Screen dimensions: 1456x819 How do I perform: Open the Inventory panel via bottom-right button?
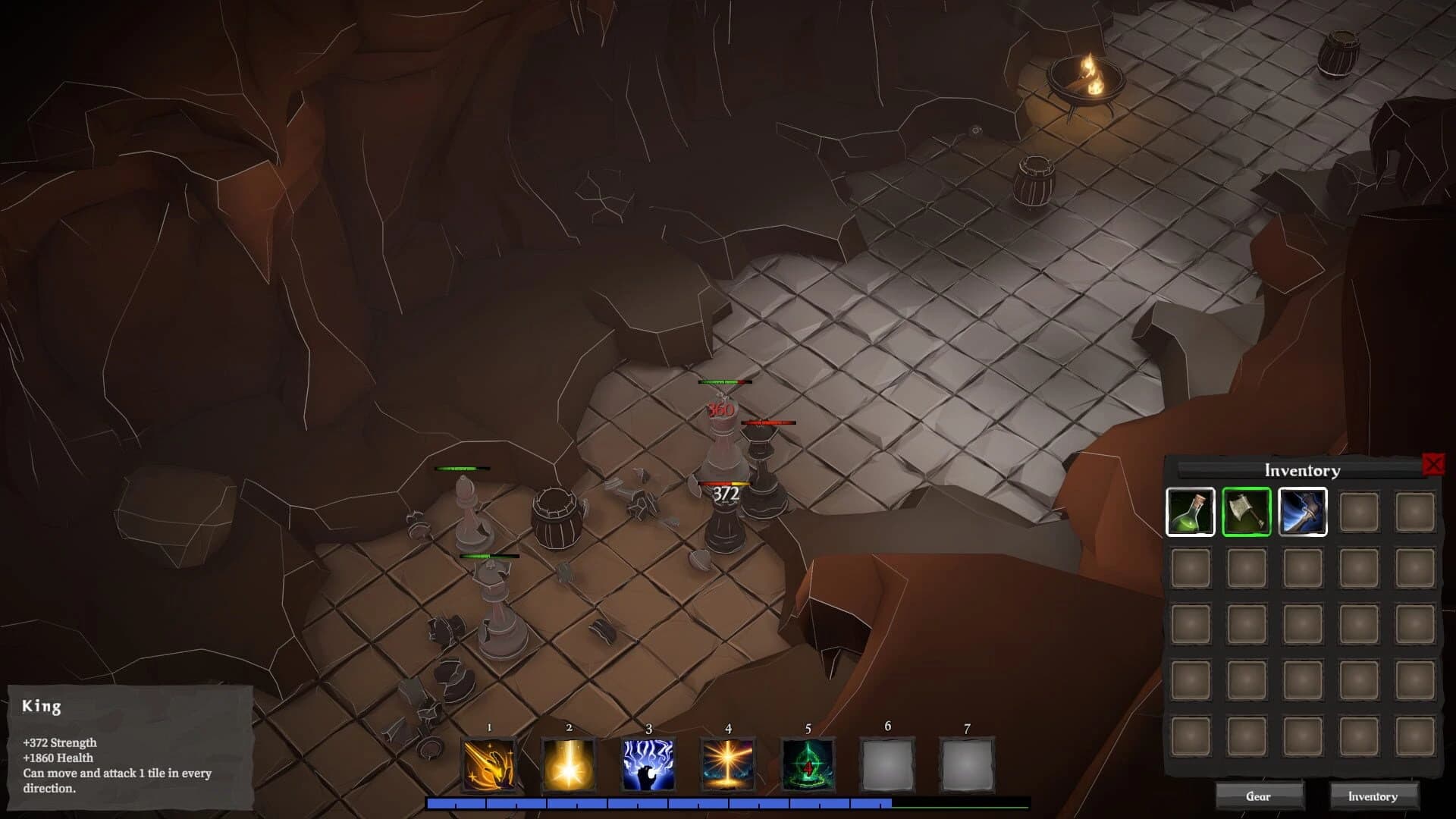pos(1373,796)
